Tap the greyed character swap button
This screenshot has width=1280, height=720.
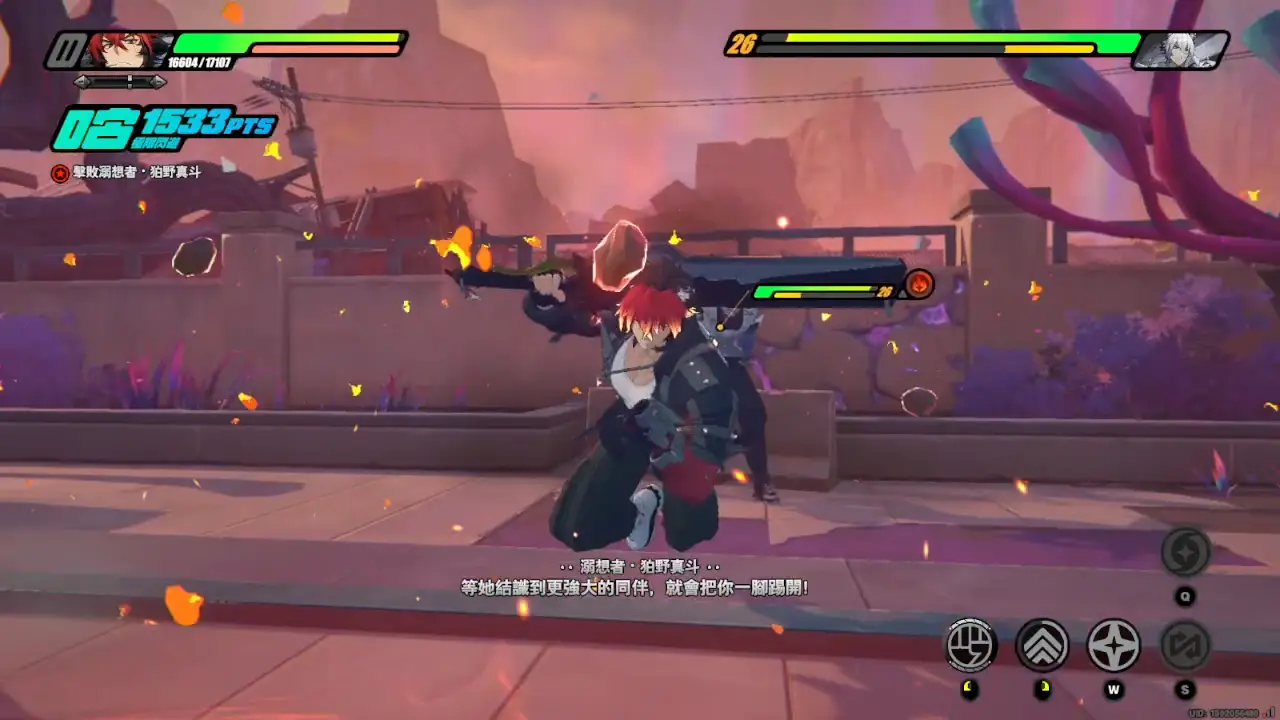[1185, 645]
